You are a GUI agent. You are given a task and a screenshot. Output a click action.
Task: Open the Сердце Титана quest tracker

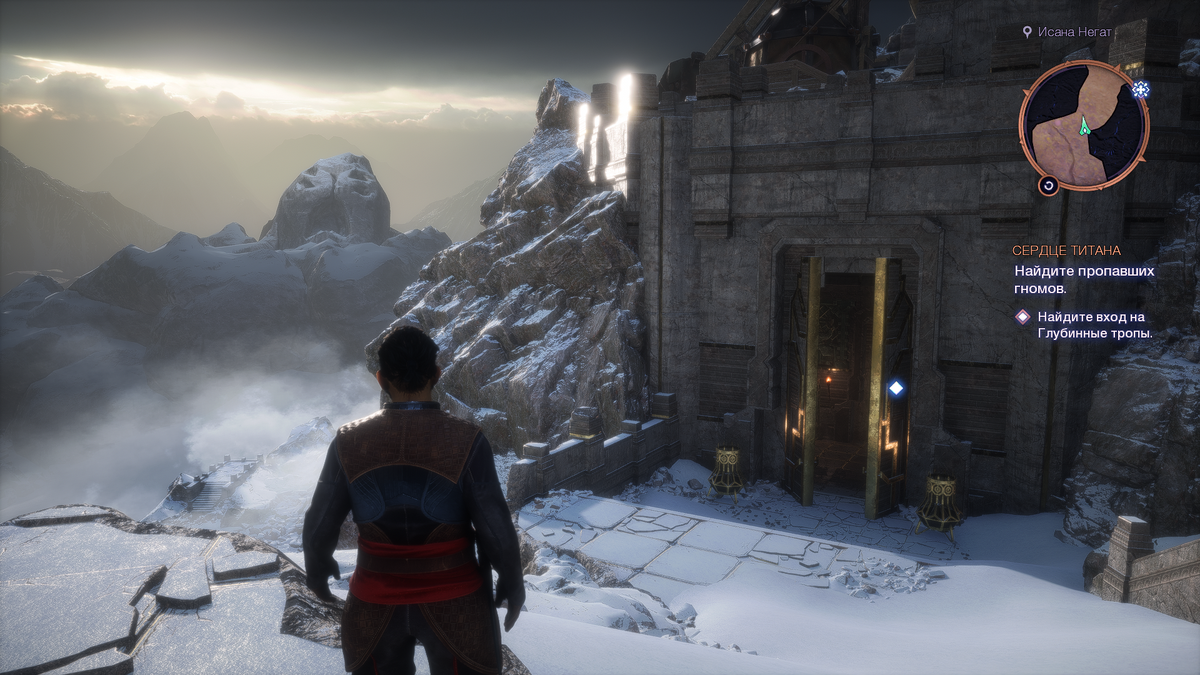tap(1066, 250)
